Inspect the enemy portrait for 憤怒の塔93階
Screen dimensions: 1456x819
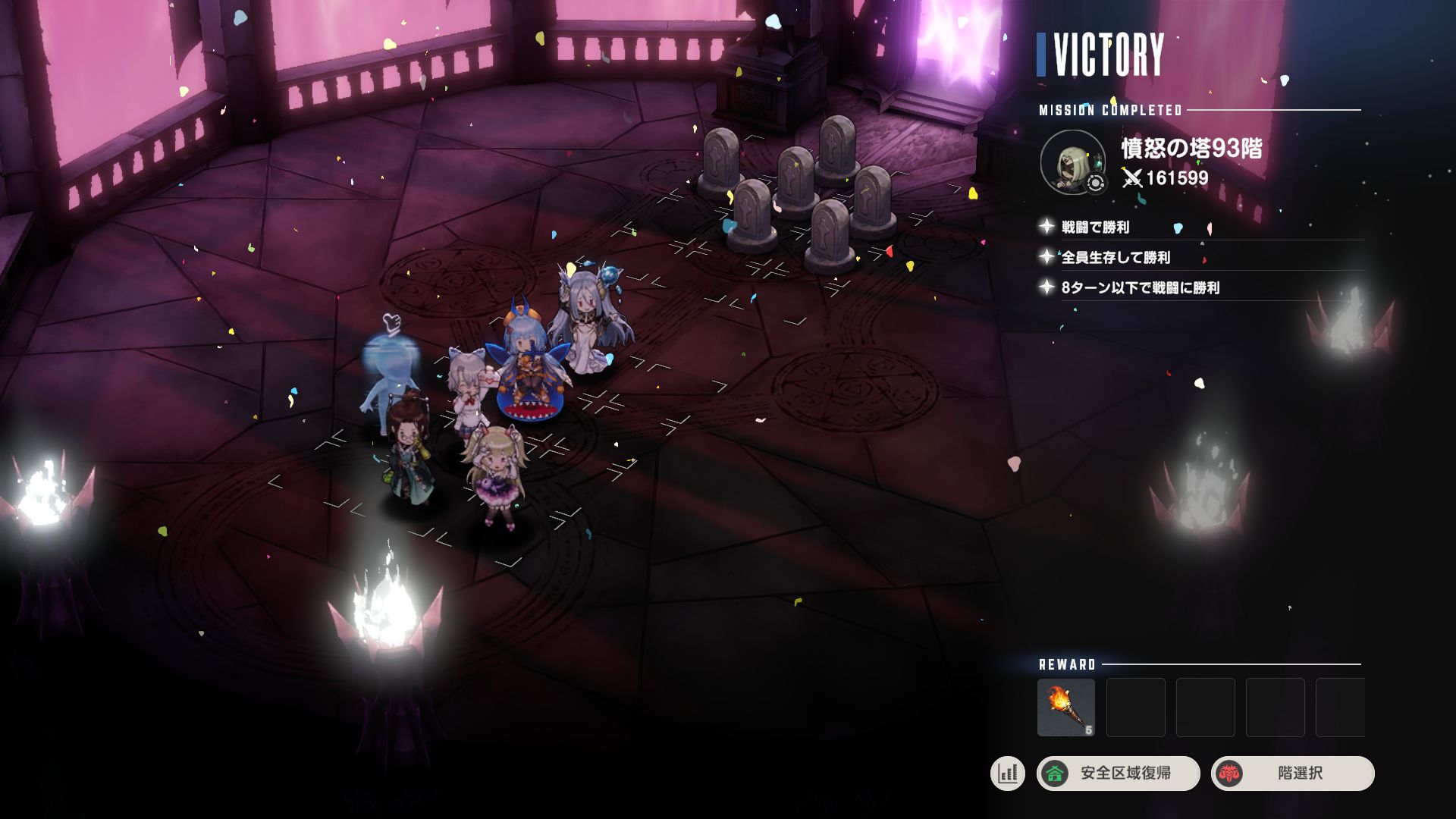tap(1072, 162)
